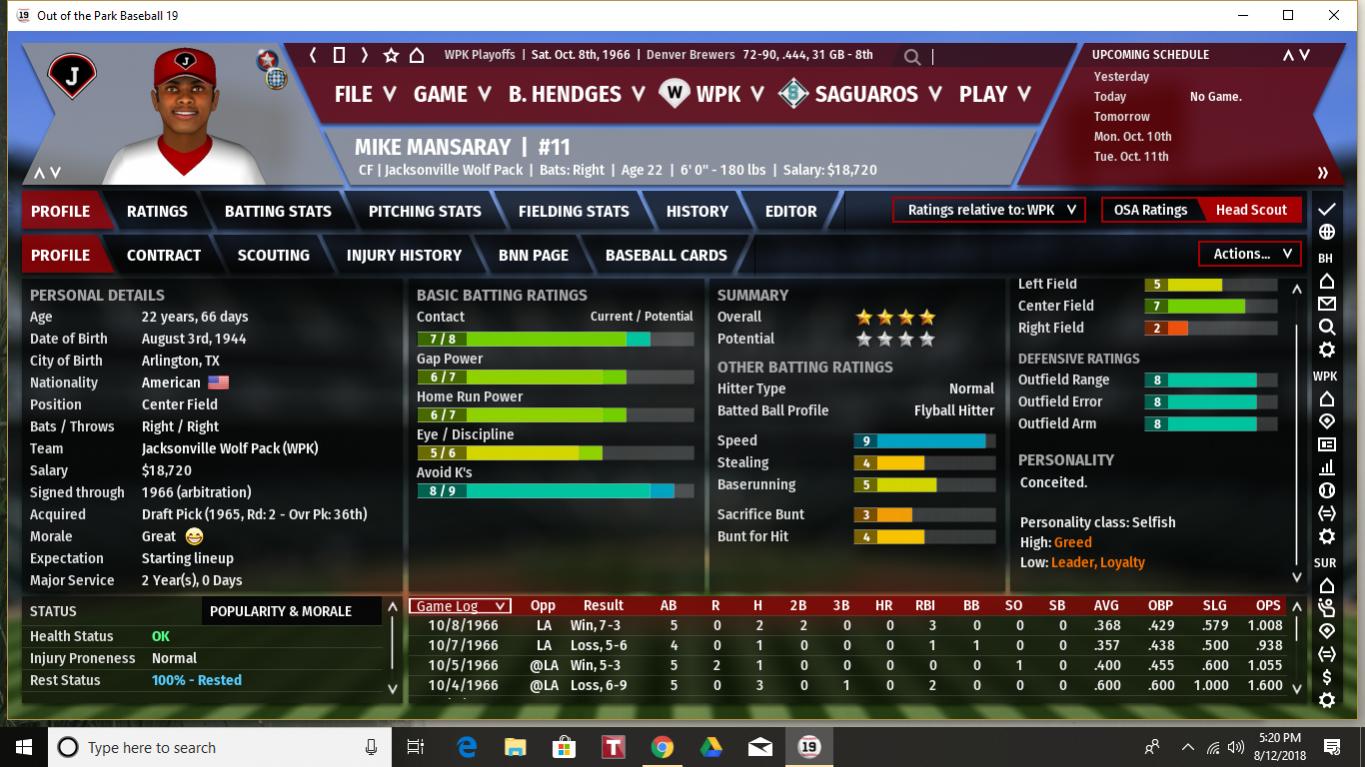
Task: Expand the B. HENDGES manager menu
Action: (576, 94)
